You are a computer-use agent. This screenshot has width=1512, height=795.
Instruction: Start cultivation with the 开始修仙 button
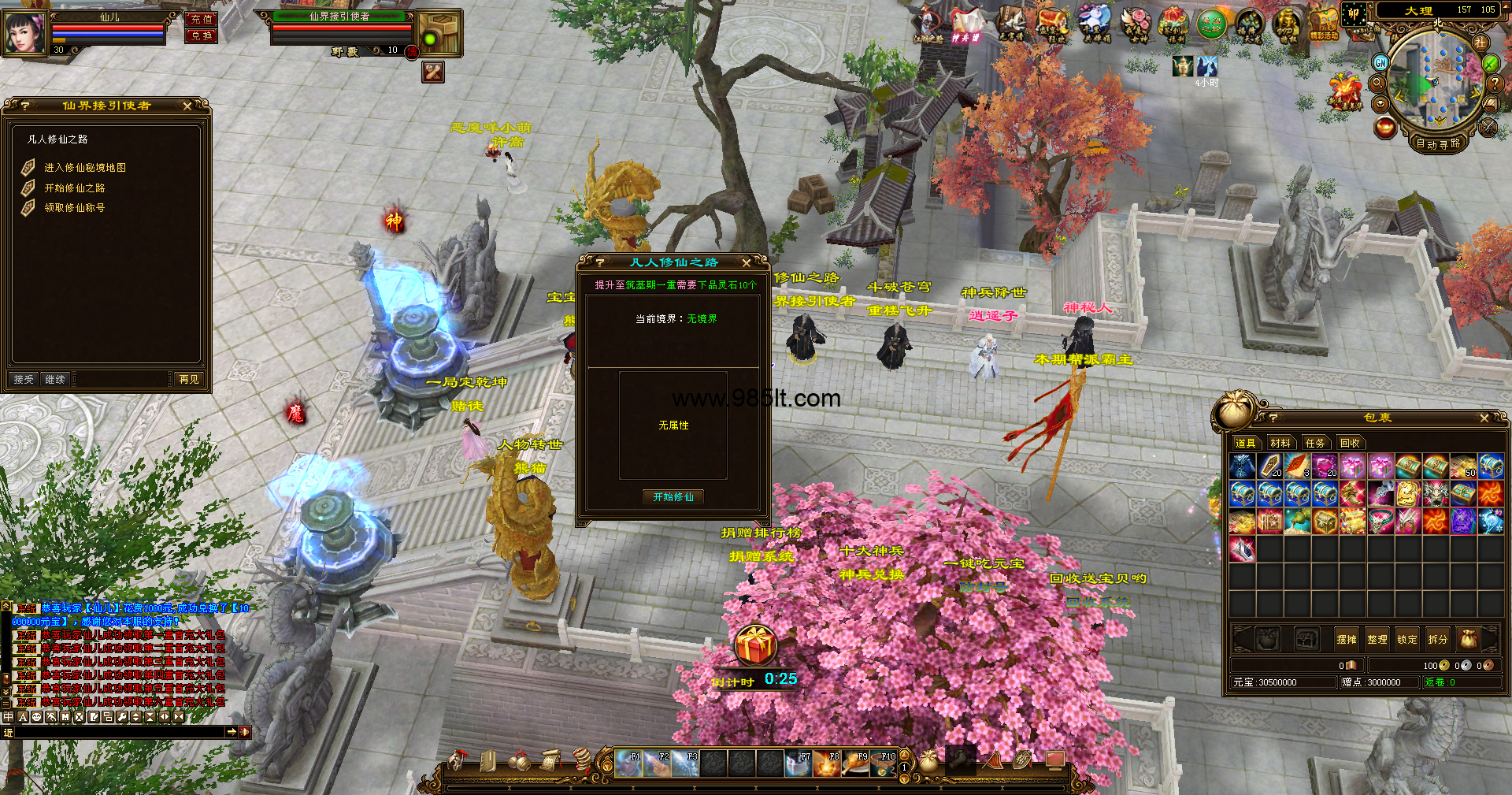673,497
